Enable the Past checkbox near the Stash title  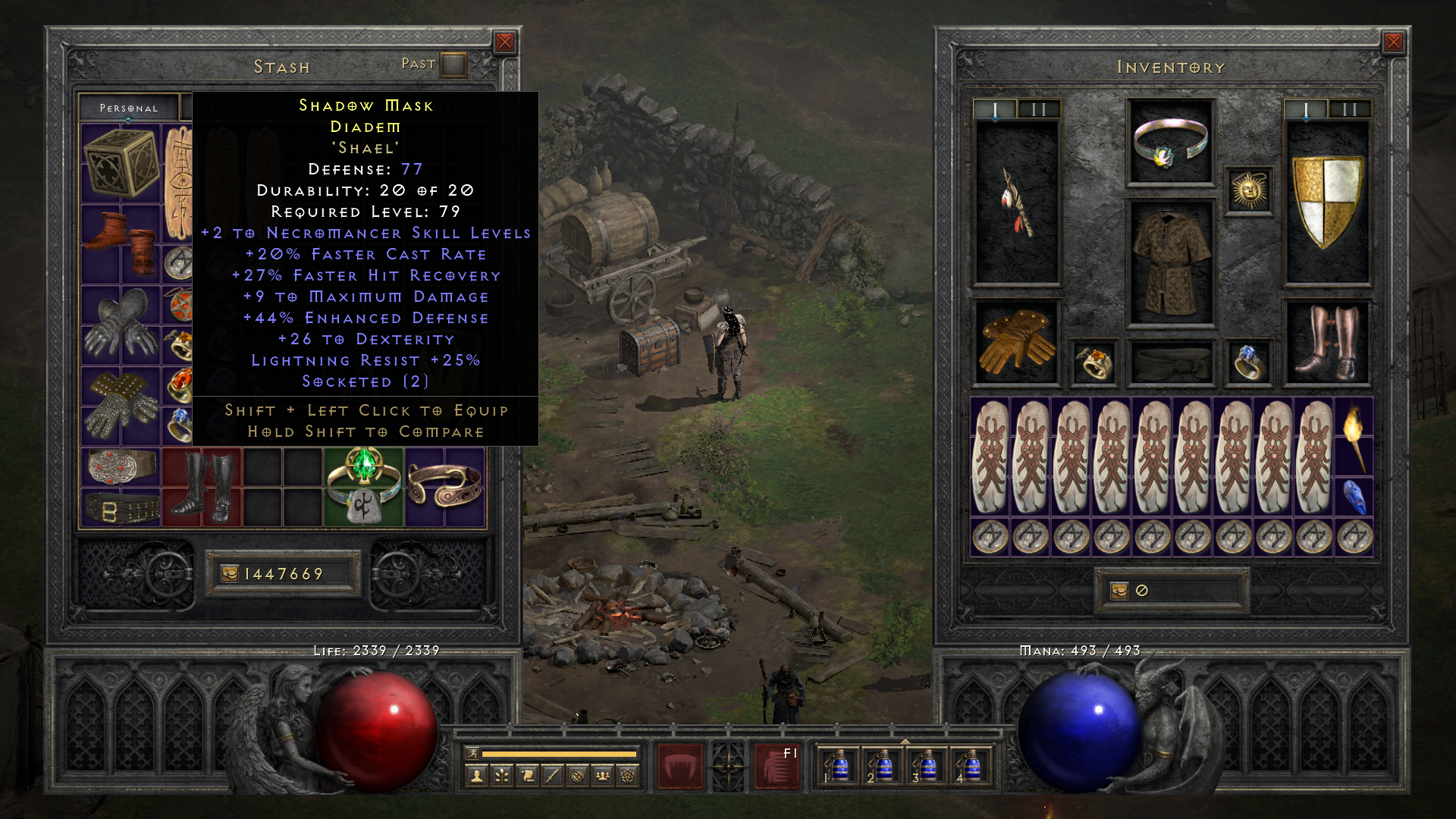tap(453, 64)
